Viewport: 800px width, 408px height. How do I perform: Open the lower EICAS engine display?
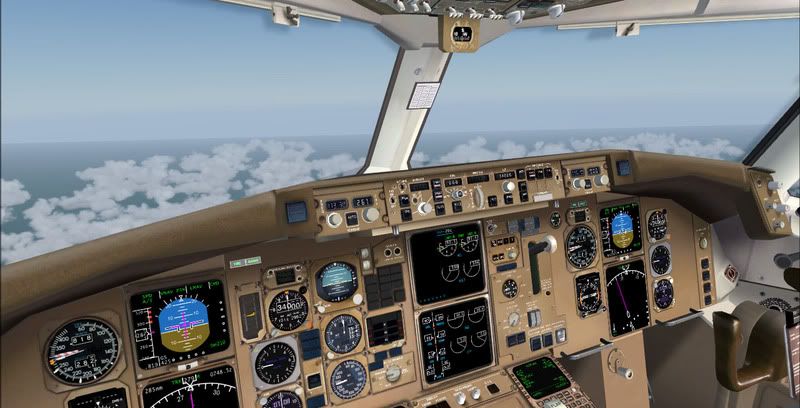(453, 339)
